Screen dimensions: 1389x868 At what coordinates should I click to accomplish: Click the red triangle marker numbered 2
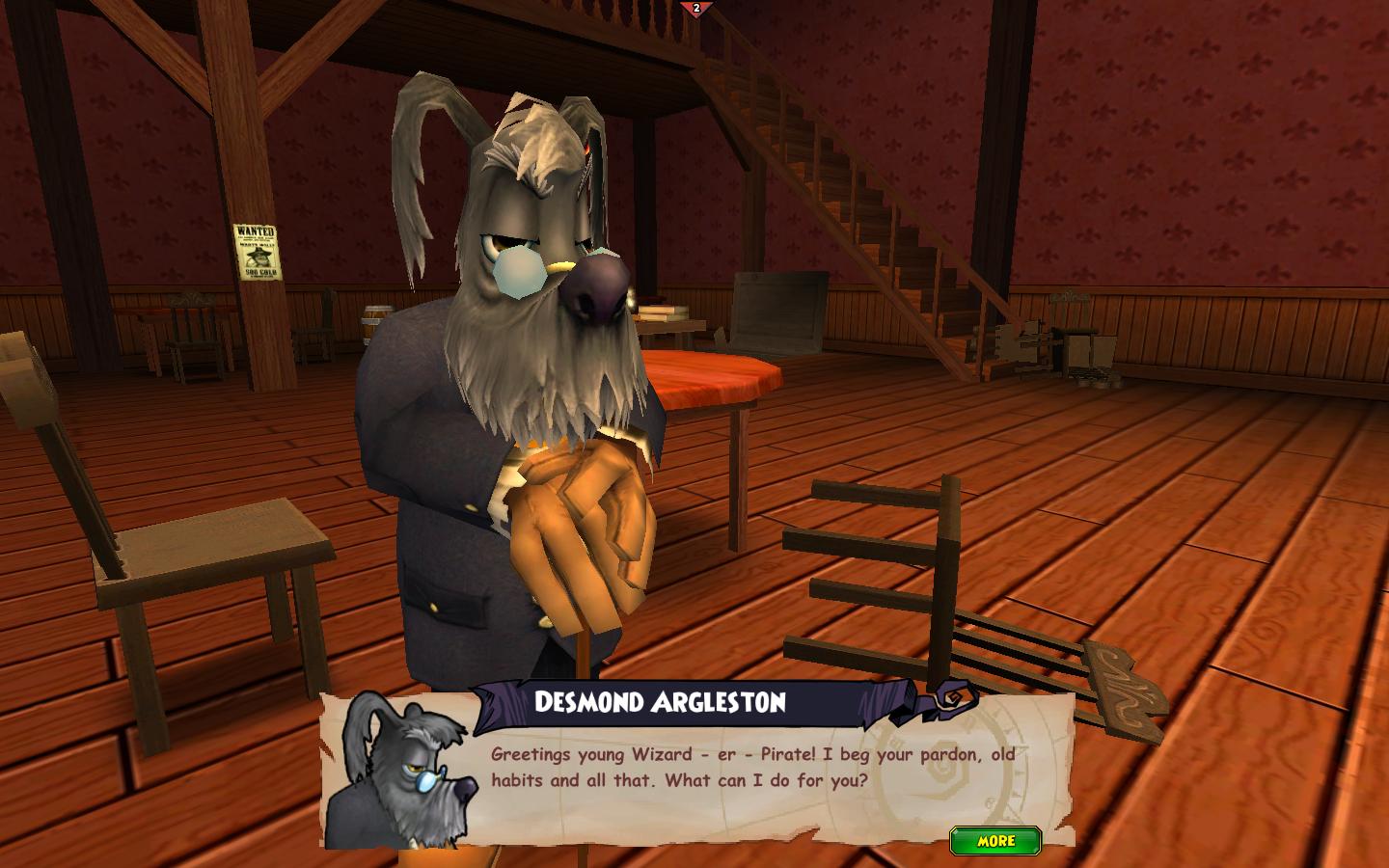click(x=695, y=9)
